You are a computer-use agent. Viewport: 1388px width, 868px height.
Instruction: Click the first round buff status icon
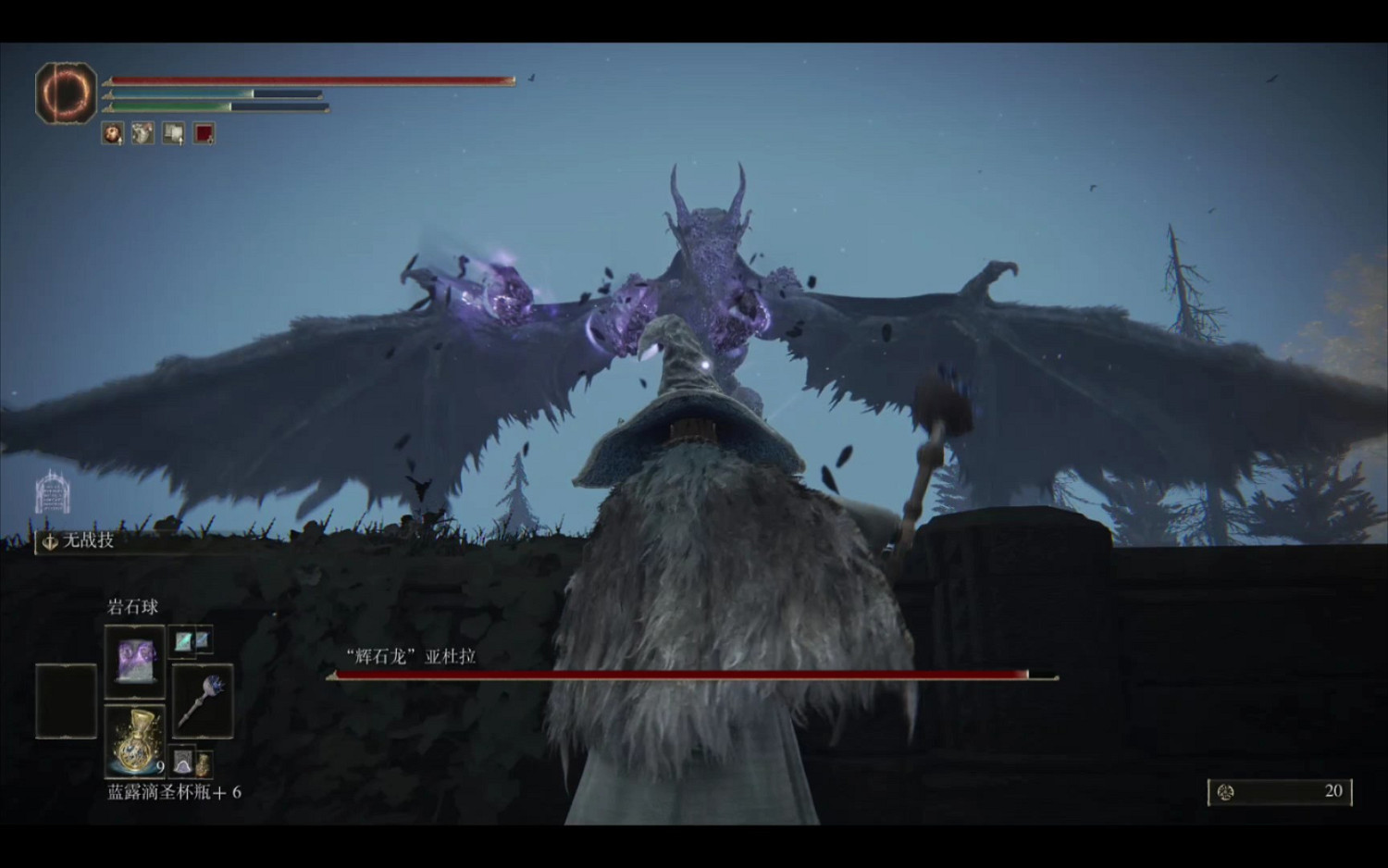pyautogui.click(x=112, y=133)
